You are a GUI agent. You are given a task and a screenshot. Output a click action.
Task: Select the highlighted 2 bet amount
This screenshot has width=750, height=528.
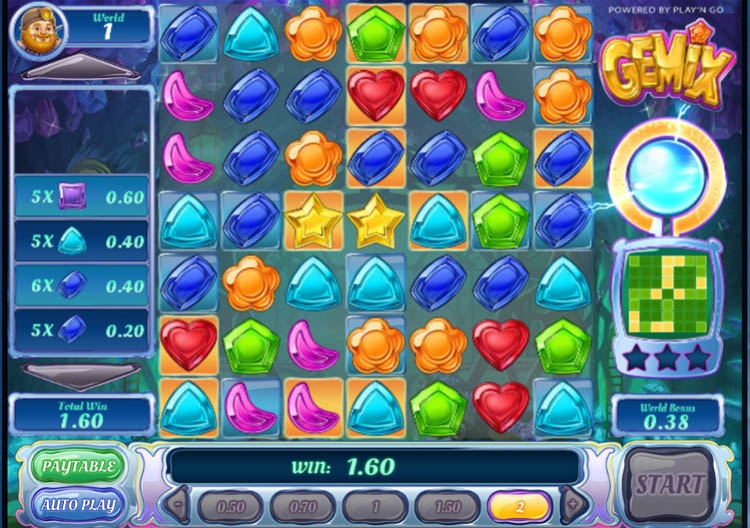click(519, 506)
